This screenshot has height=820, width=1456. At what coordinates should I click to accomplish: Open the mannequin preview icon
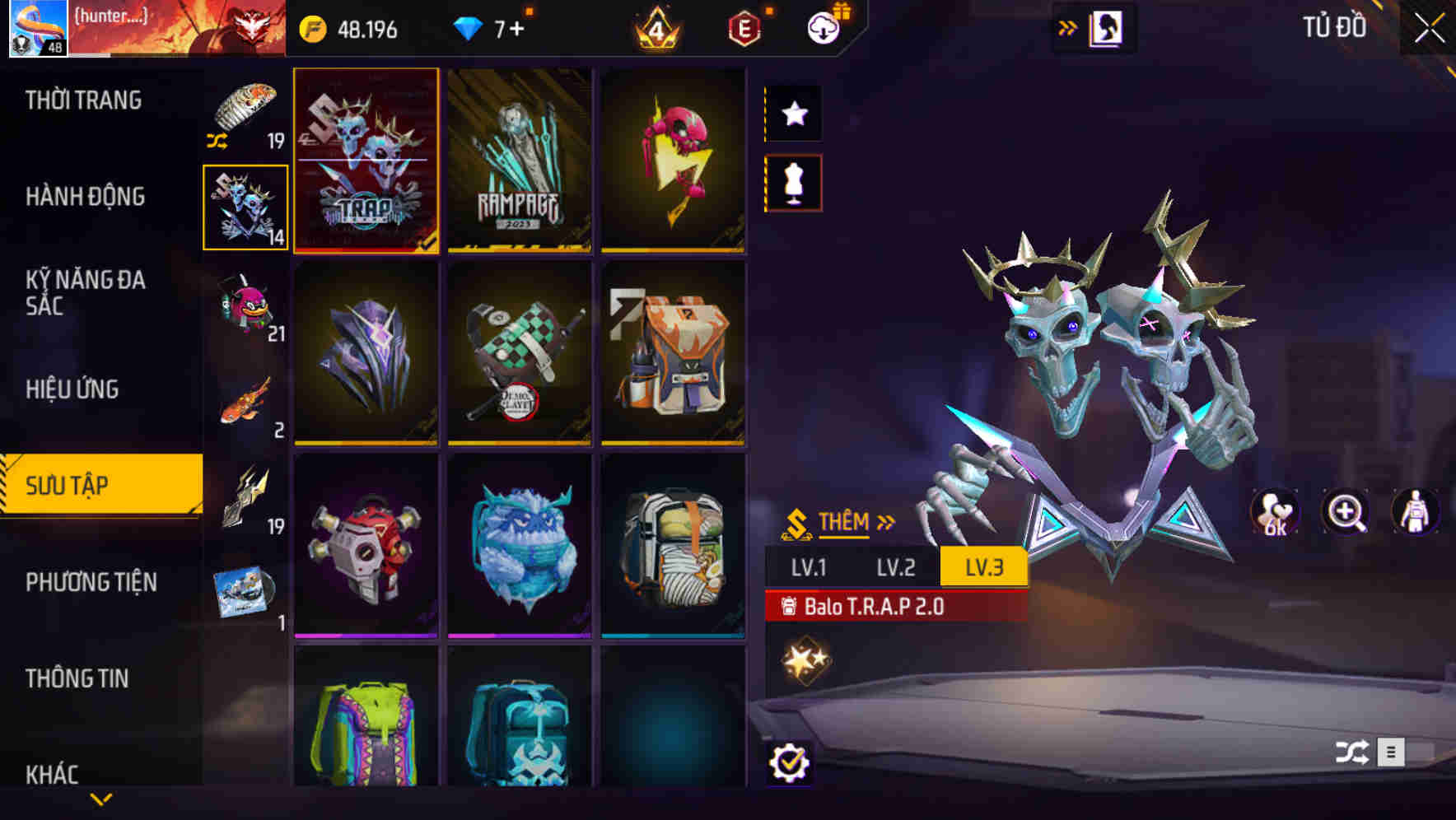coord(793,186)
